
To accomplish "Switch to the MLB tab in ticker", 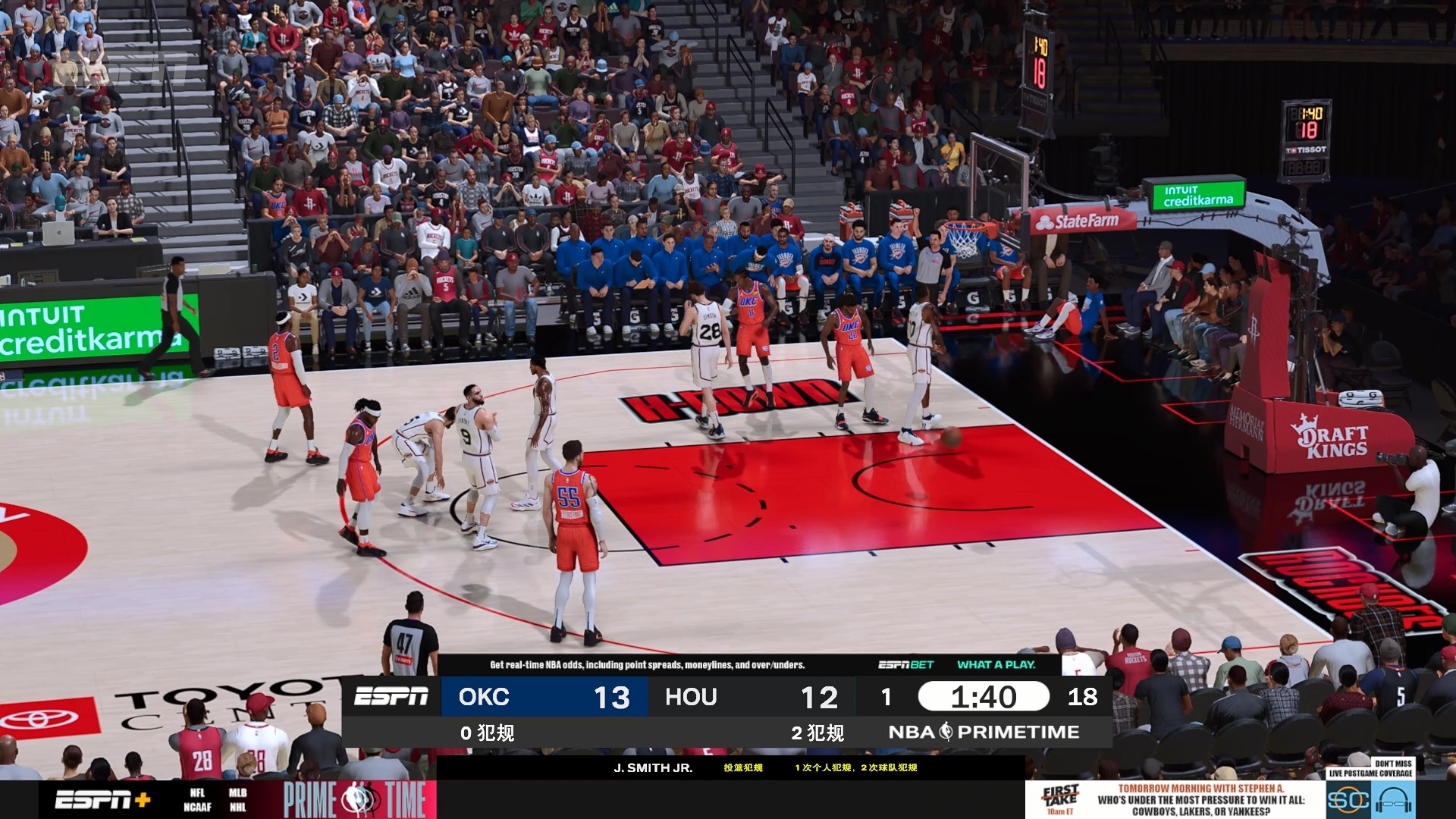I will click(x=237, y=791).
